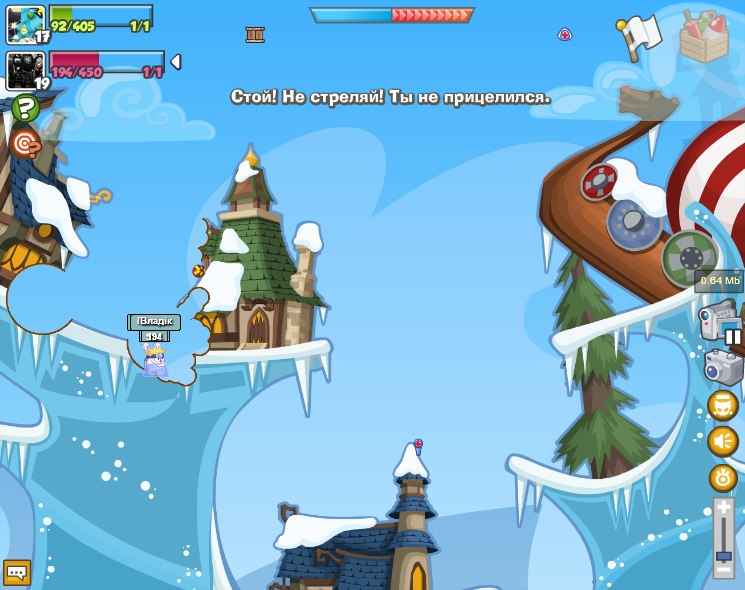
Task: Pause the video recording
Action: coord(733,337)
